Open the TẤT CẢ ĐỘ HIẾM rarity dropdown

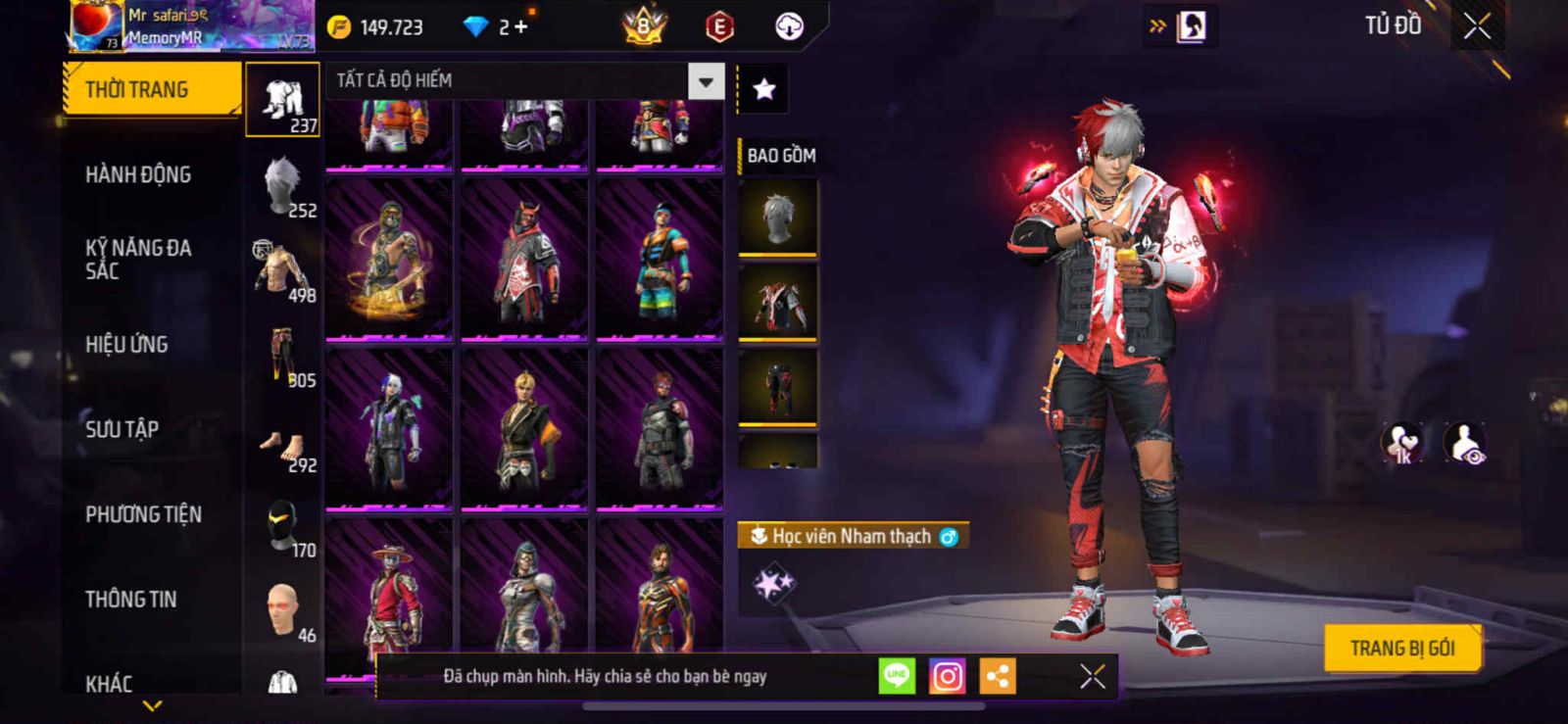coord(706,81)
